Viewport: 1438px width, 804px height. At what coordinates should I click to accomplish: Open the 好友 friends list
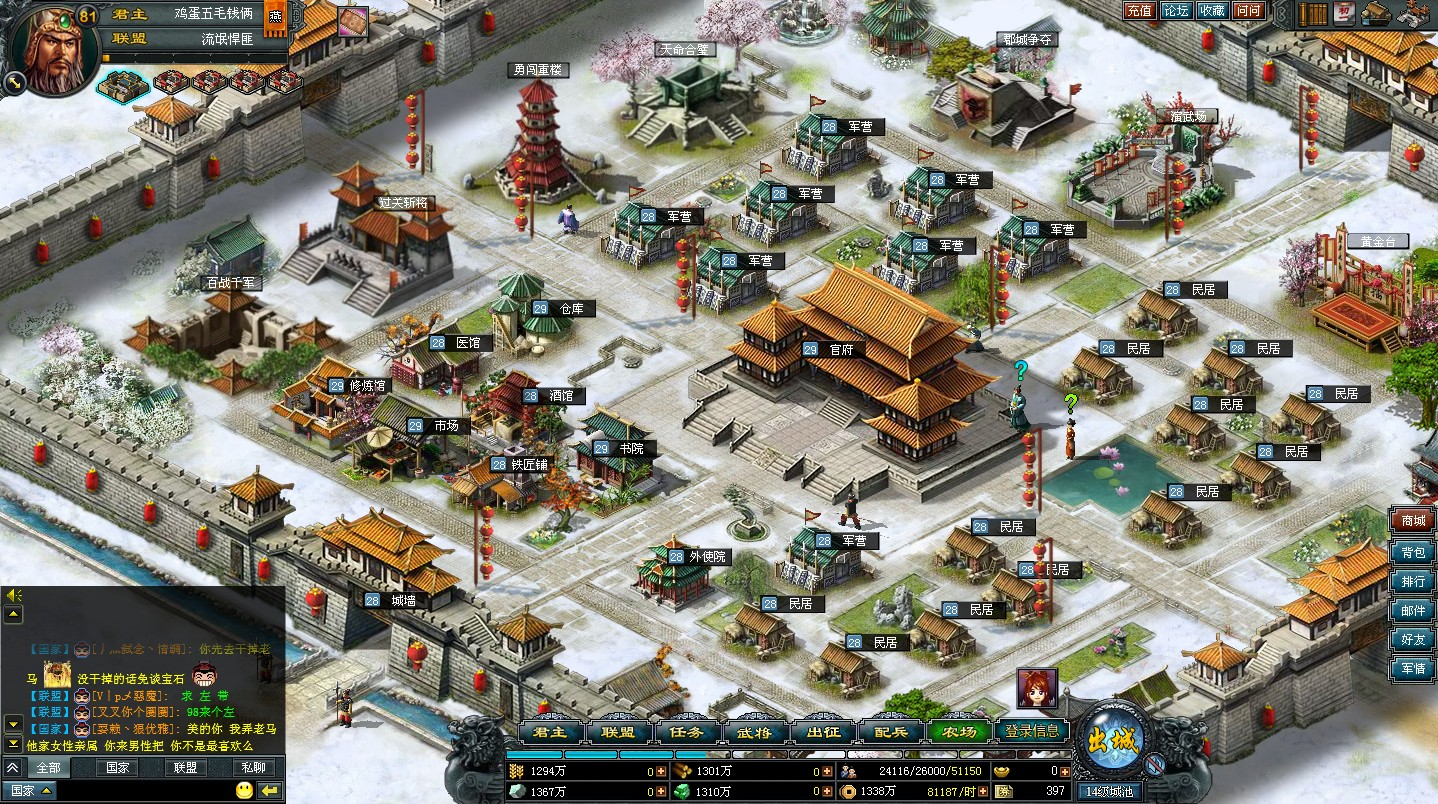1413,639
